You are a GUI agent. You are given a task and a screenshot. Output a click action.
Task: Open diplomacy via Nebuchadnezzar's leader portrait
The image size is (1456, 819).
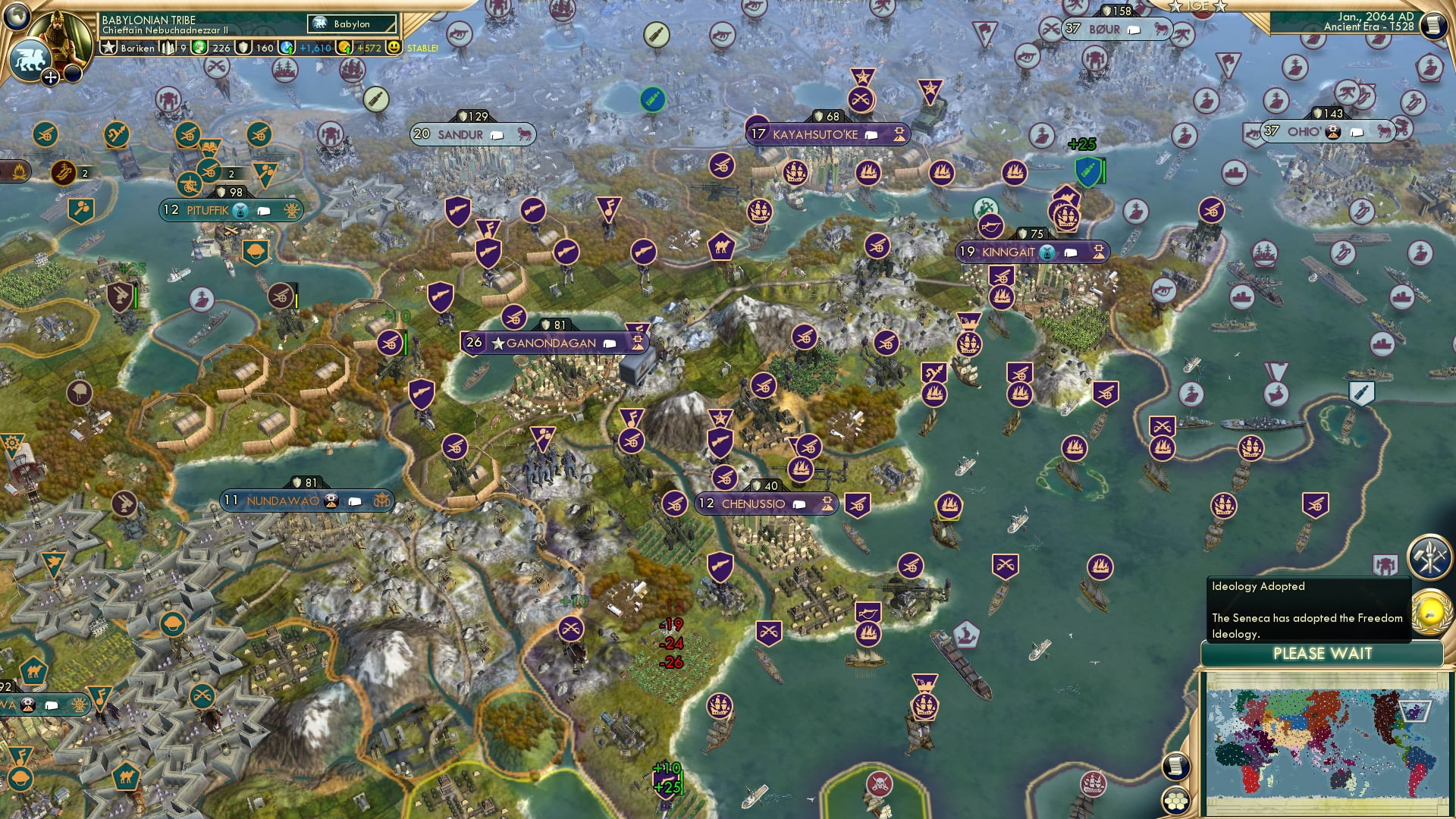(58, 36)
